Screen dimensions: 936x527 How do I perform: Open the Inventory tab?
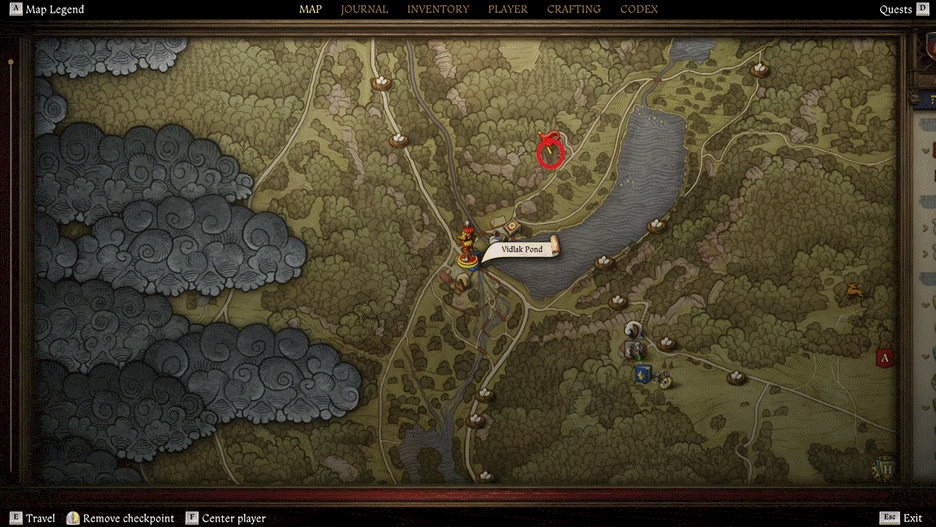438,9
